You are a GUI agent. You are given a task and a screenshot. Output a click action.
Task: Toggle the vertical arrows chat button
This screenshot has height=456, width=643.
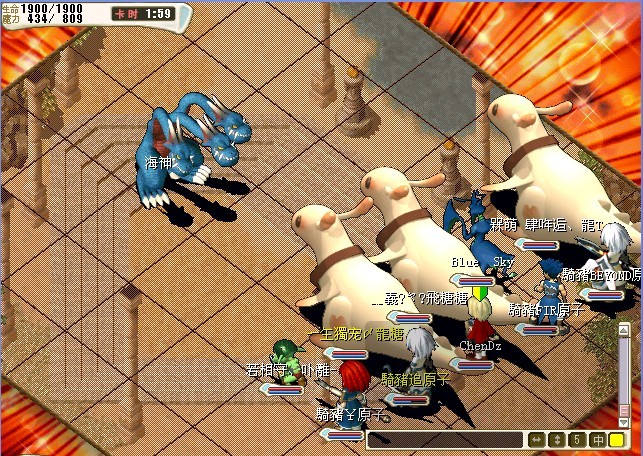click(x=557, y=440)
